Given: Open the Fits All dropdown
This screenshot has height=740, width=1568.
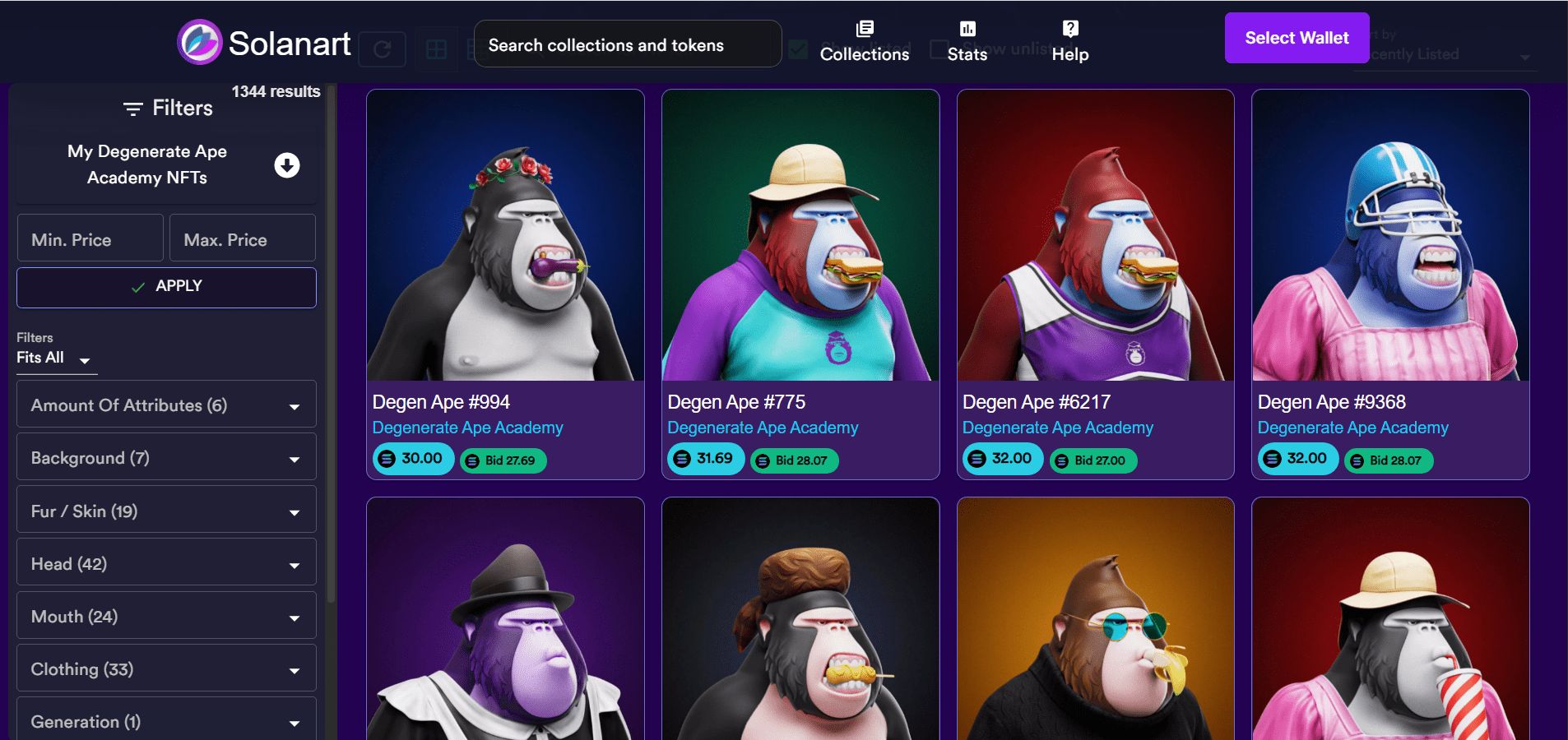Looking at the screenshot, I should pyautogui.click(x=55, y=358).
